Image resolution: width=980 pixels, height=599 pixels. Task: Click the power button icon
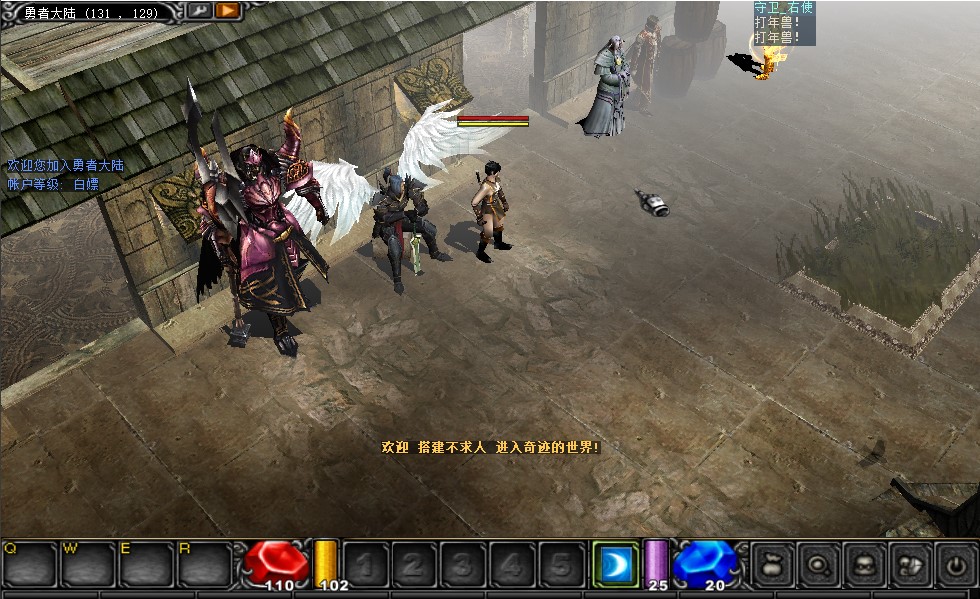[x=955, y=565]
